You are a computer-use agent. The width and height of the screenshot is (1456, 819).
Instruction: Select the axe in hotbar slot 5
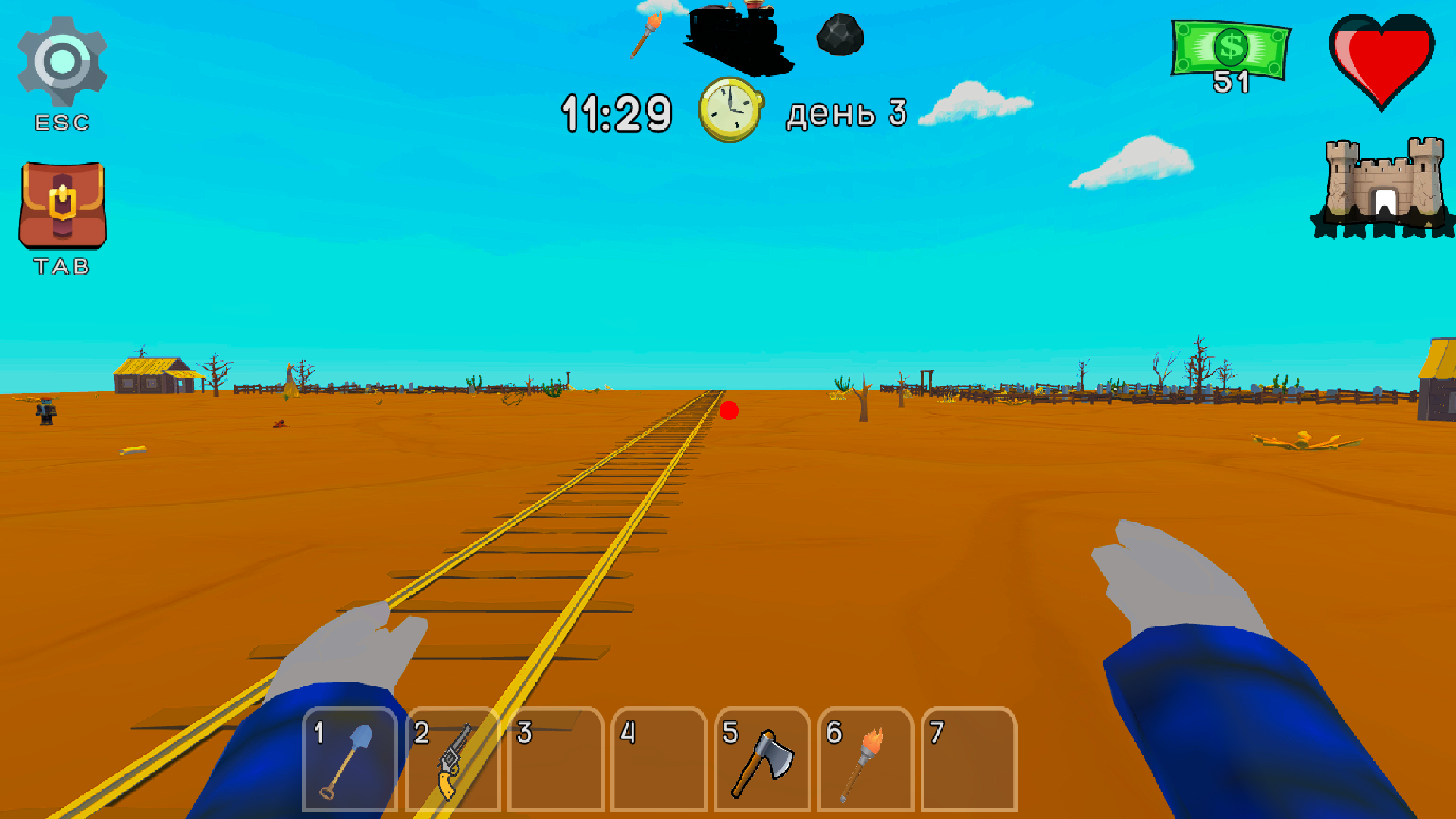[x=762, y=758]
